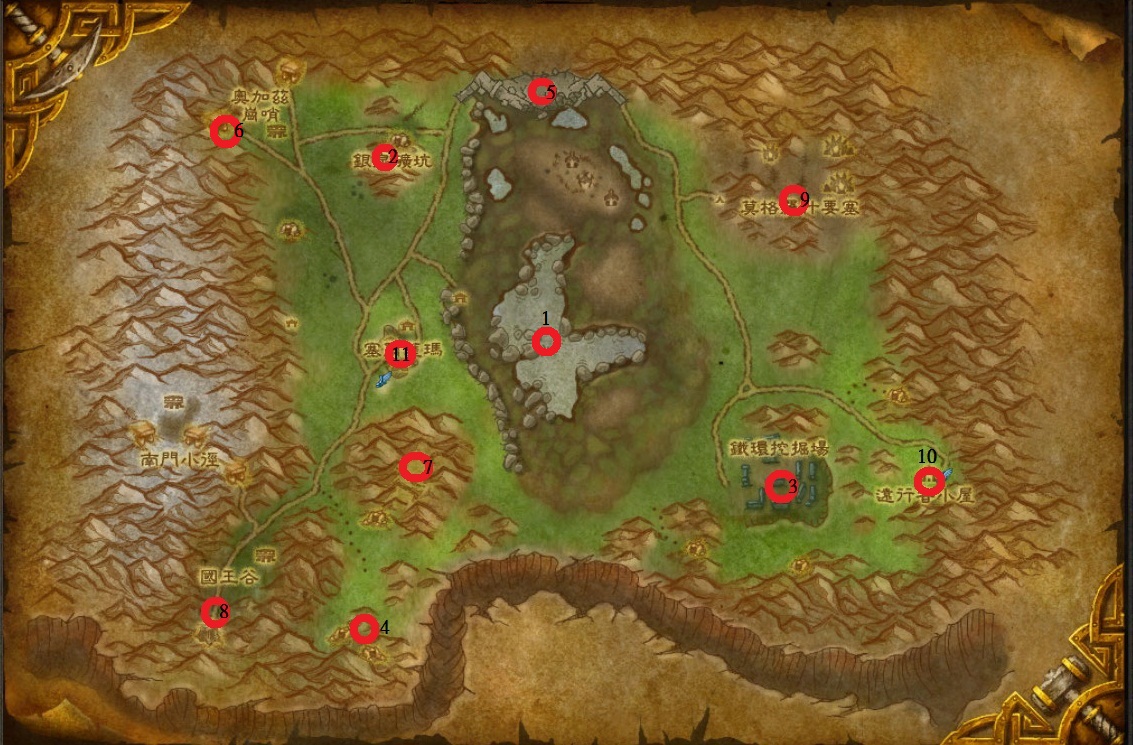Click marker 9 at the fortress

[x=793, y=200]
